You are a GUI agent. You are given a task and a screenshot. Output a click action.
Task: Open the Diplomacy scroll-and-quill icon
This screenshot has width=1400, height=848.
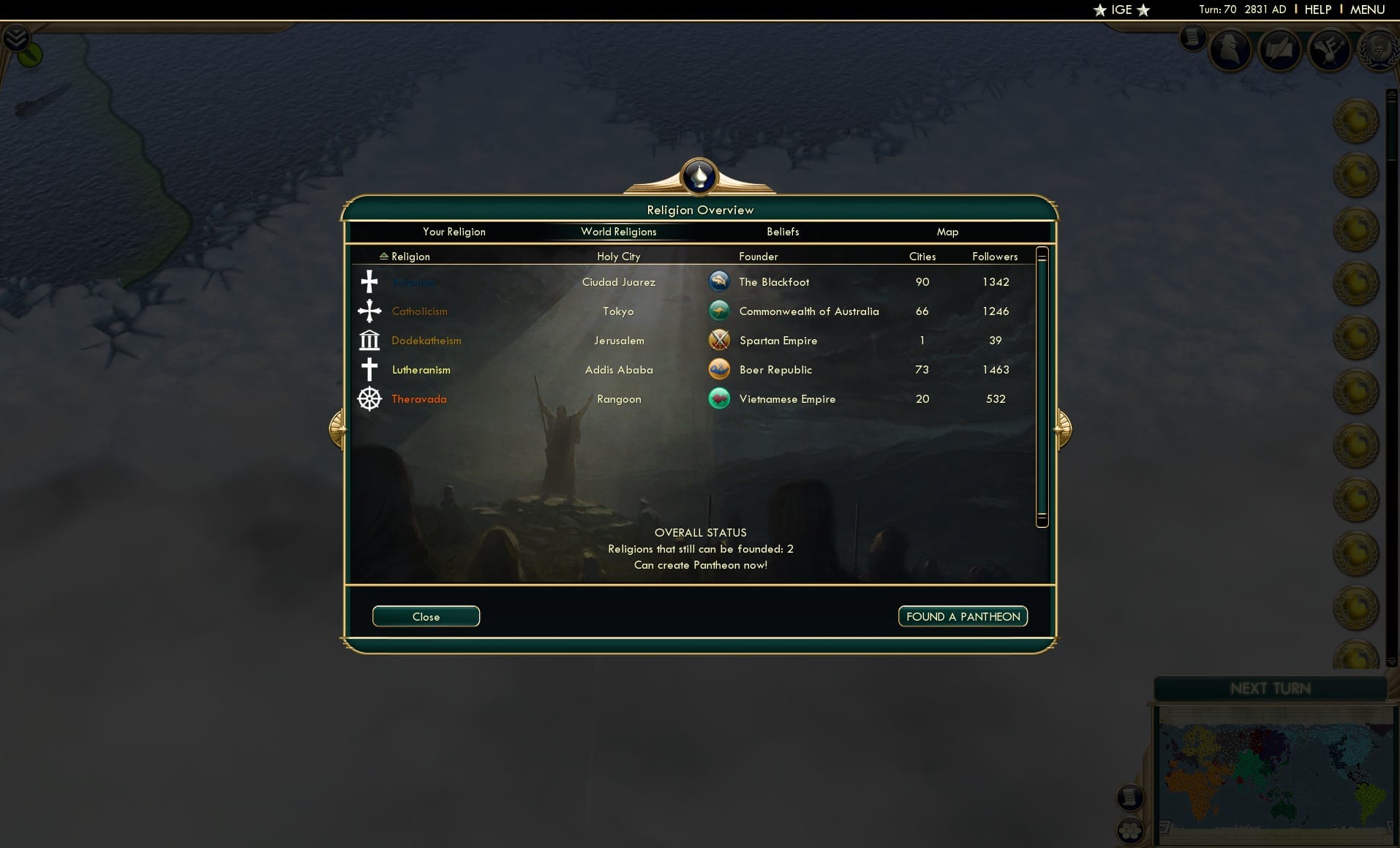[1280, 50]
